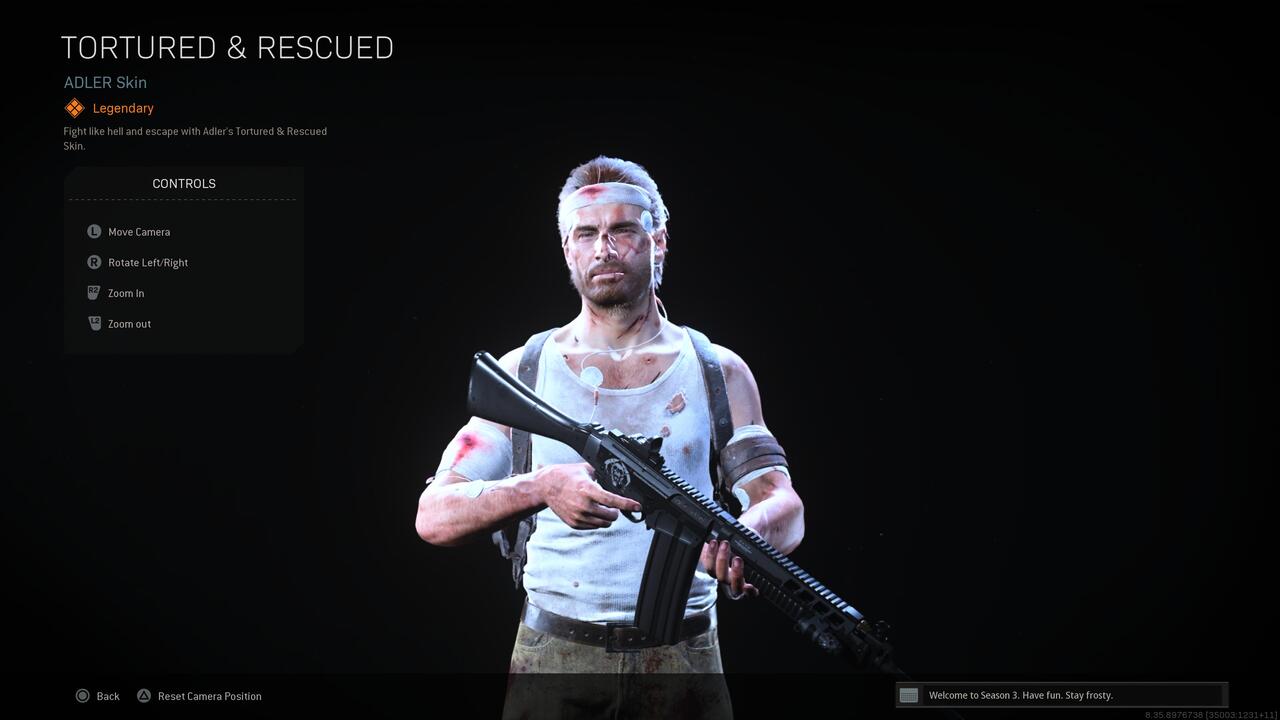Image resolution: width=1280 pixels, height=720 pixels.
Task: Click the CONTROLS panel header
Action: pyautogui.click(x=184, y=183)
